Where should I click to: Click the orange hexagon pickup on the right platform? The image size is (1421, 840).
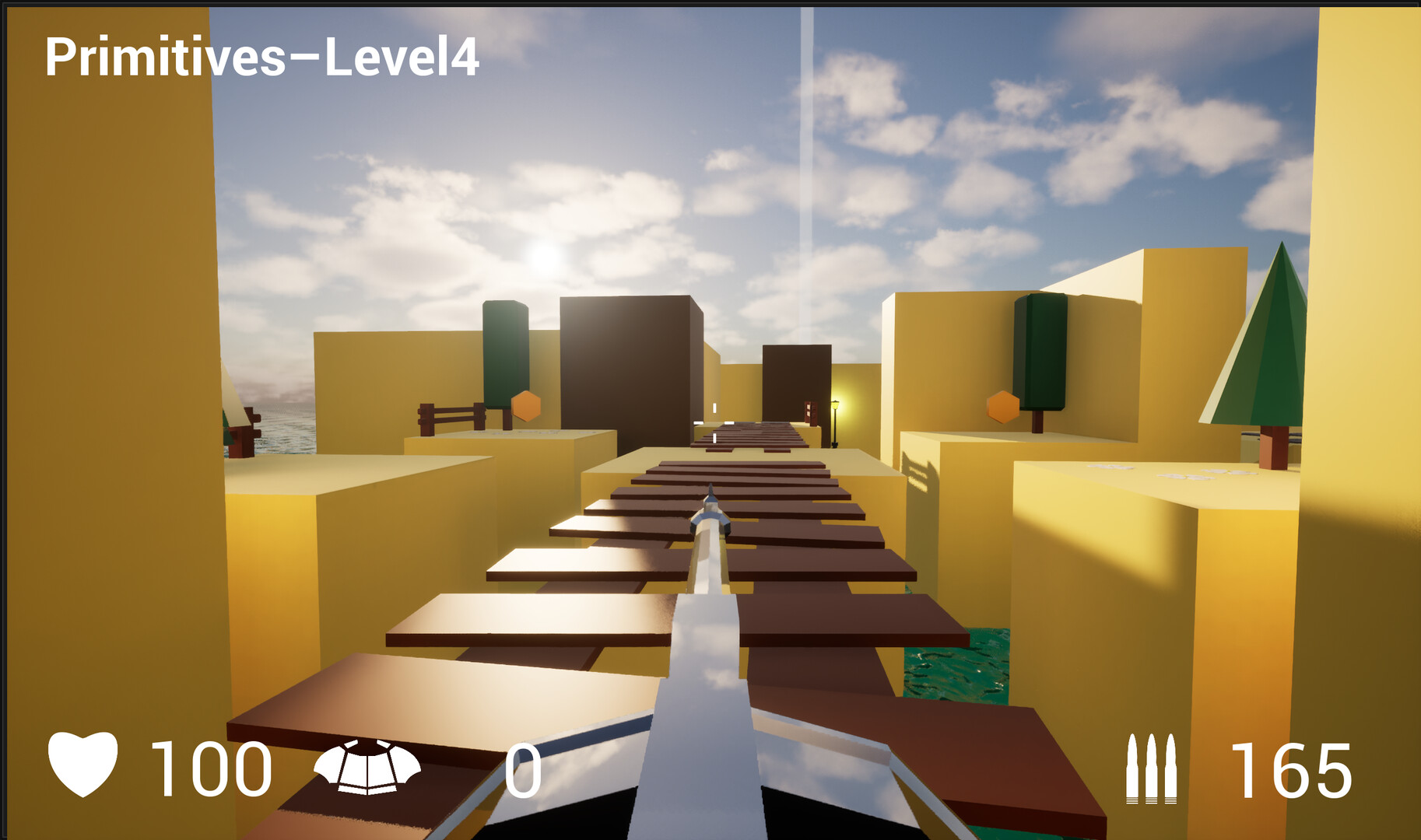pyautogui.click(x=1002, y=405)
